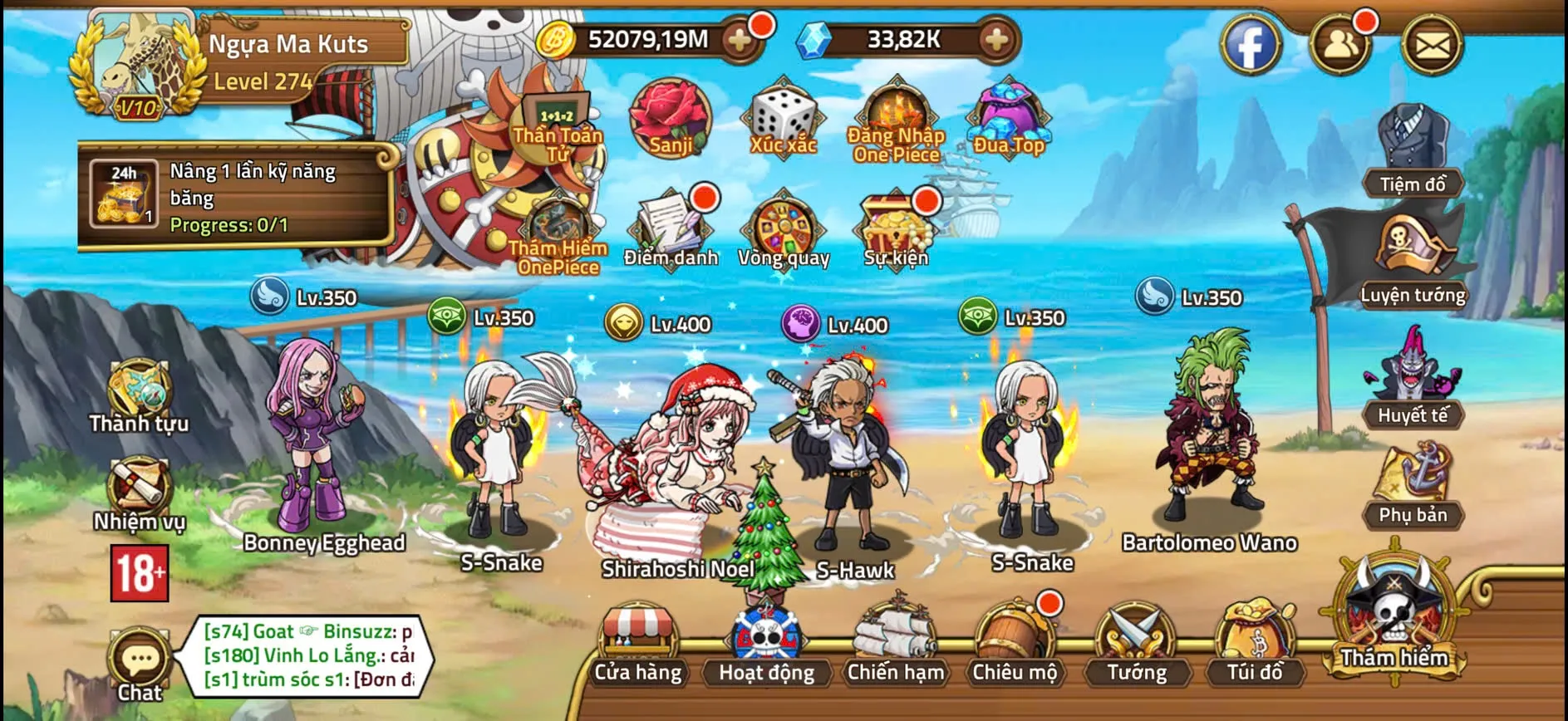Start Thám hiểm exploration
Image resolution: width=1568 pixels, height=721 pixels.
[x=1394, y=615]
